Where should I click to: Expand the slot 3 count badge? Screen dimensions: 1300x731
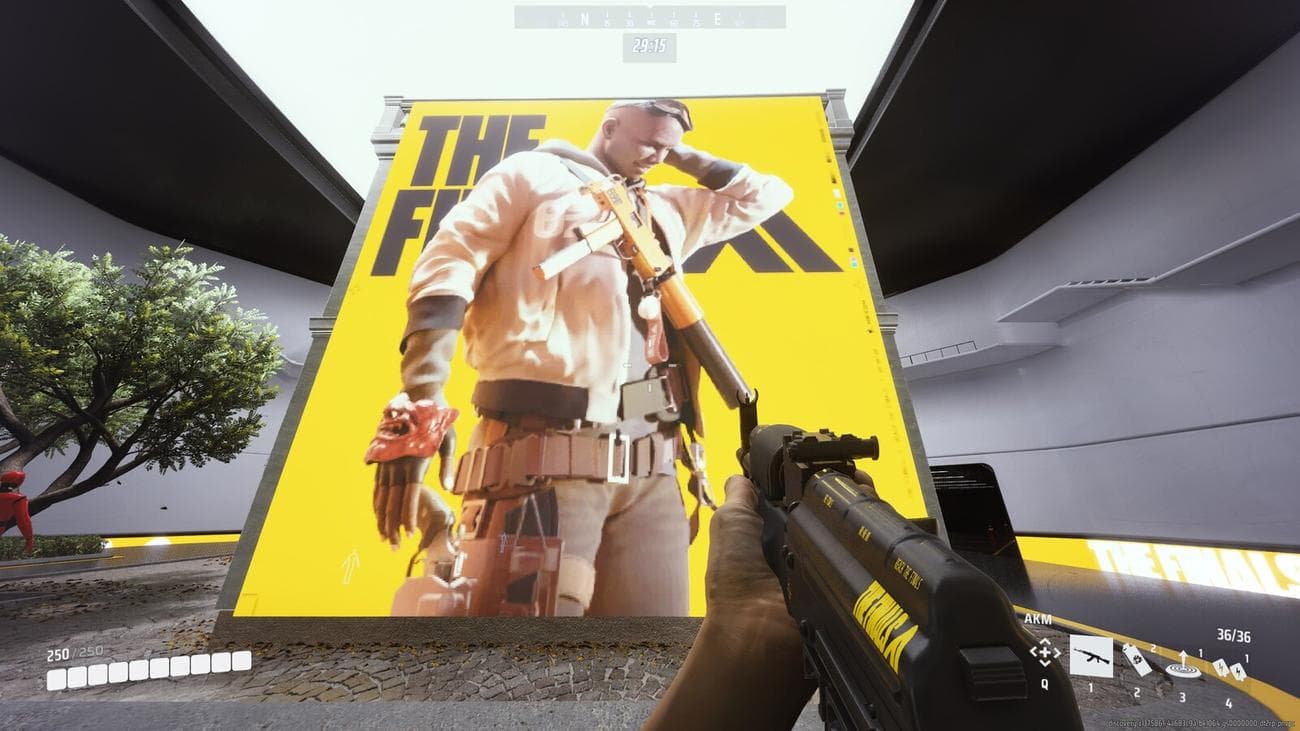(x=1201, y=653)
